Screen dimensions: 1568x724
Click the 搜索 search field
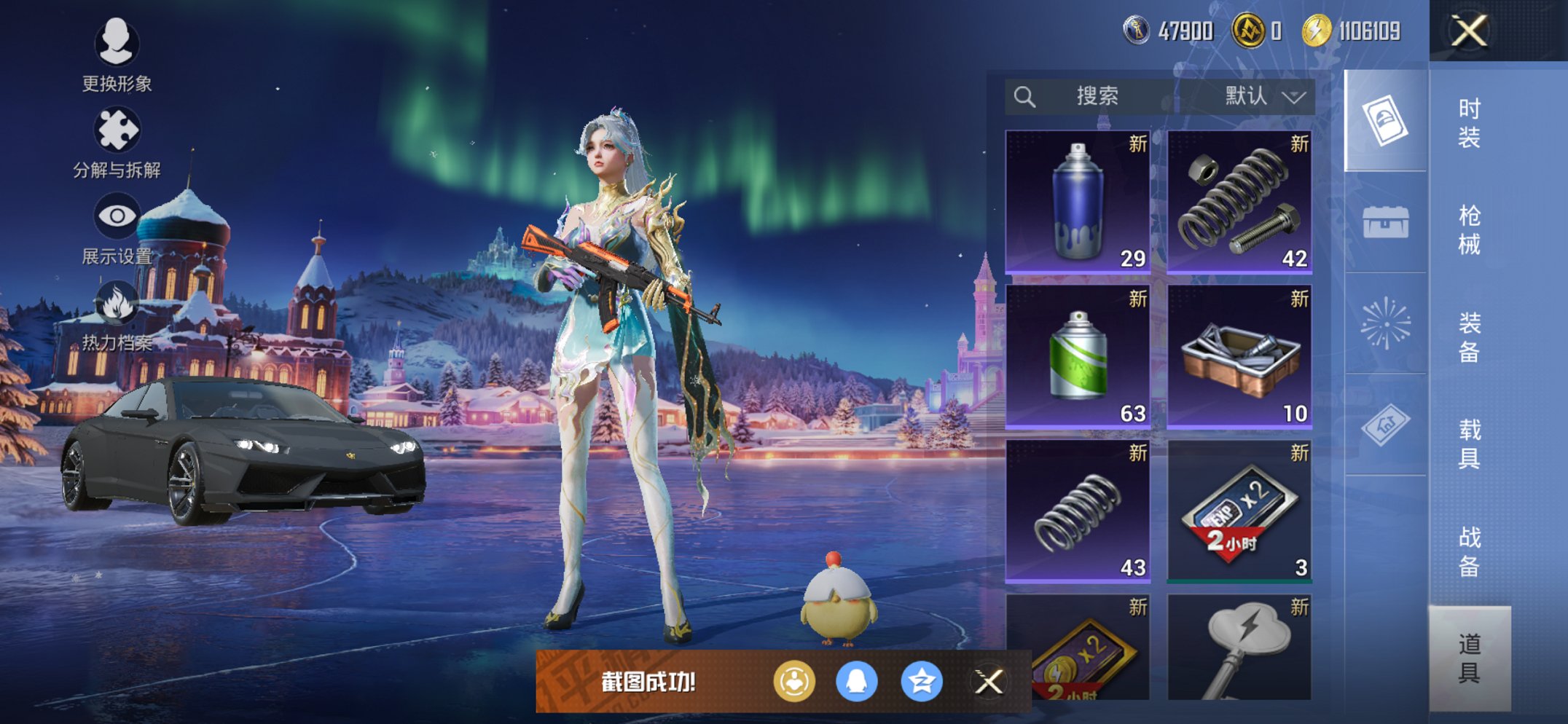pyautogui.click(x=1097, y=96)
